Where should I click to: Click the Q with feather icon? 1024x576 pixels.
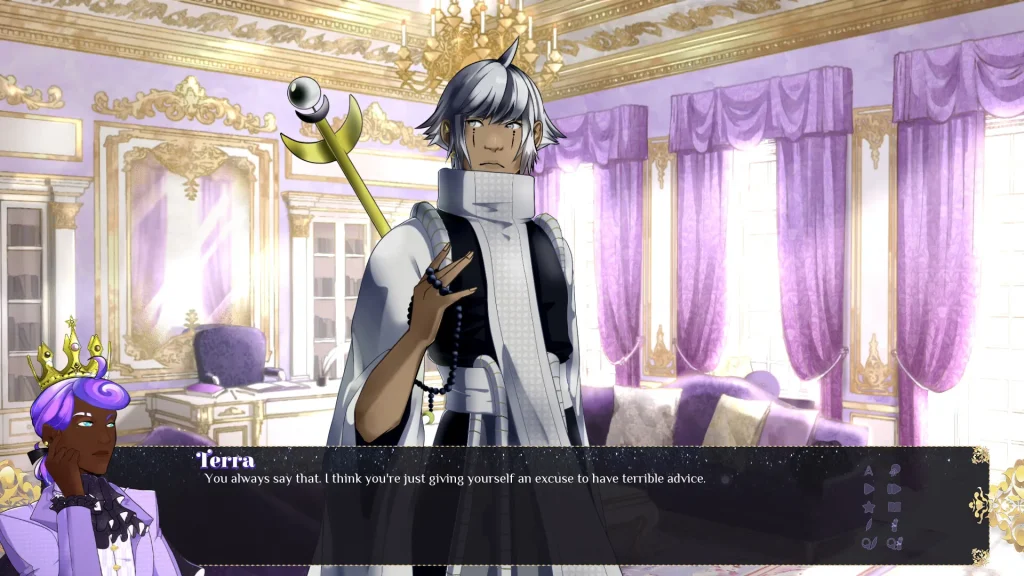tap(868, 543)
